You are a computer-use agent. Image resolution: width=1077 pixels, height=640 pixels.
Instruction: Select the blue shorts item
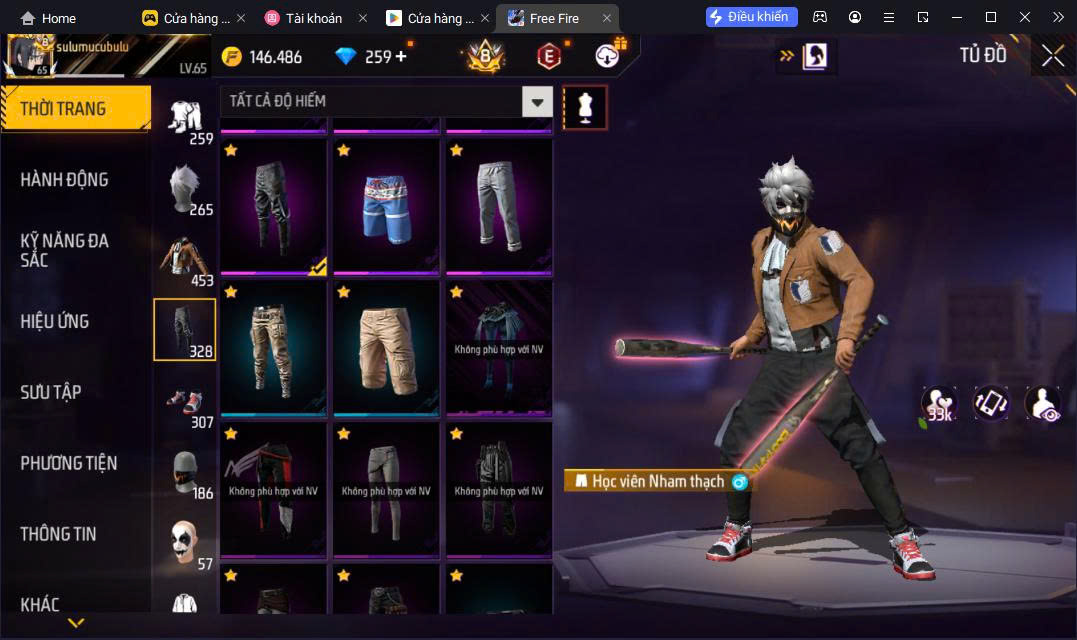coord(386,206)
